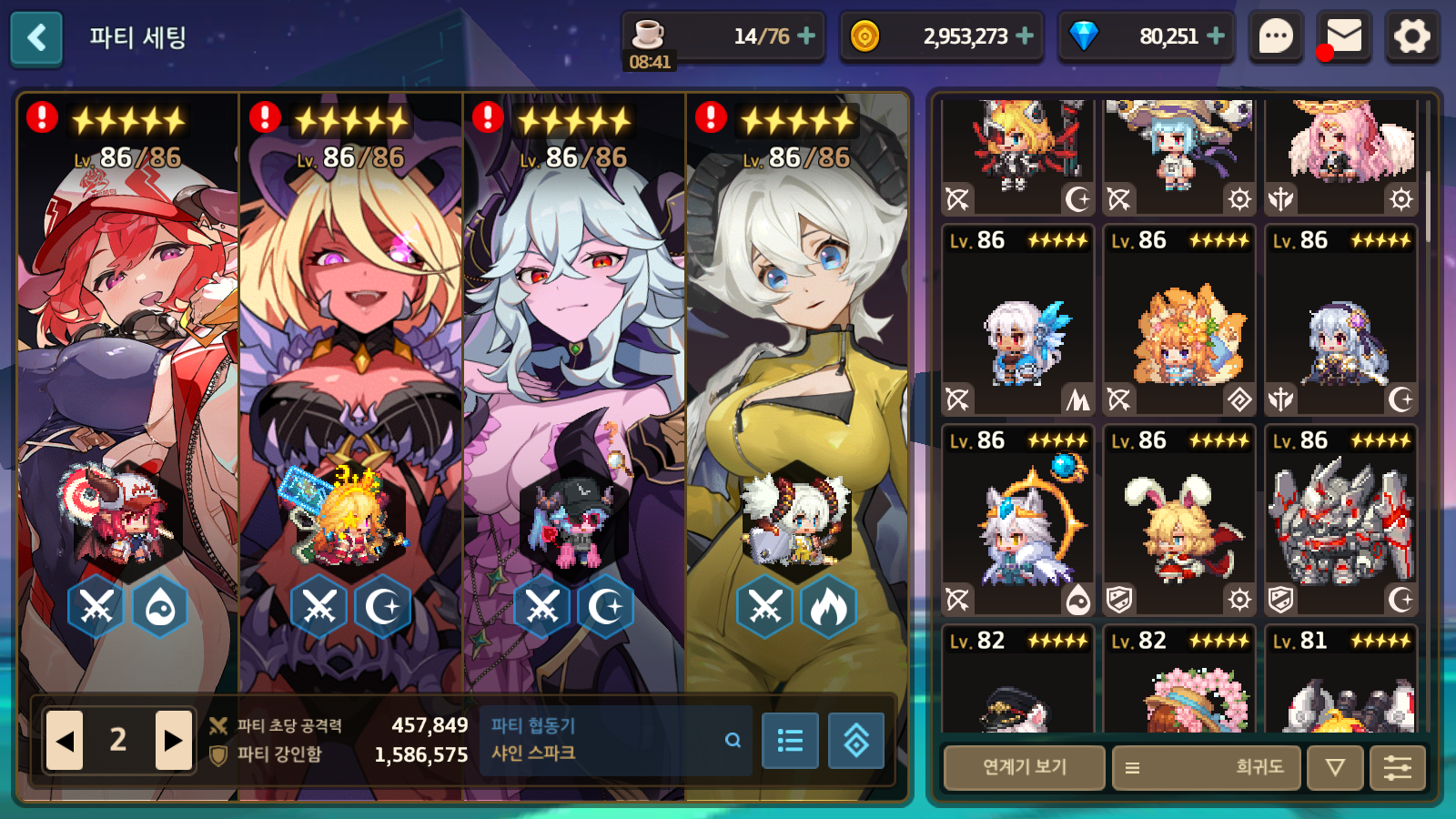Open the 희귀도 sort dropdown
Screen dimensions: 1456x819
coord(1206,767)
